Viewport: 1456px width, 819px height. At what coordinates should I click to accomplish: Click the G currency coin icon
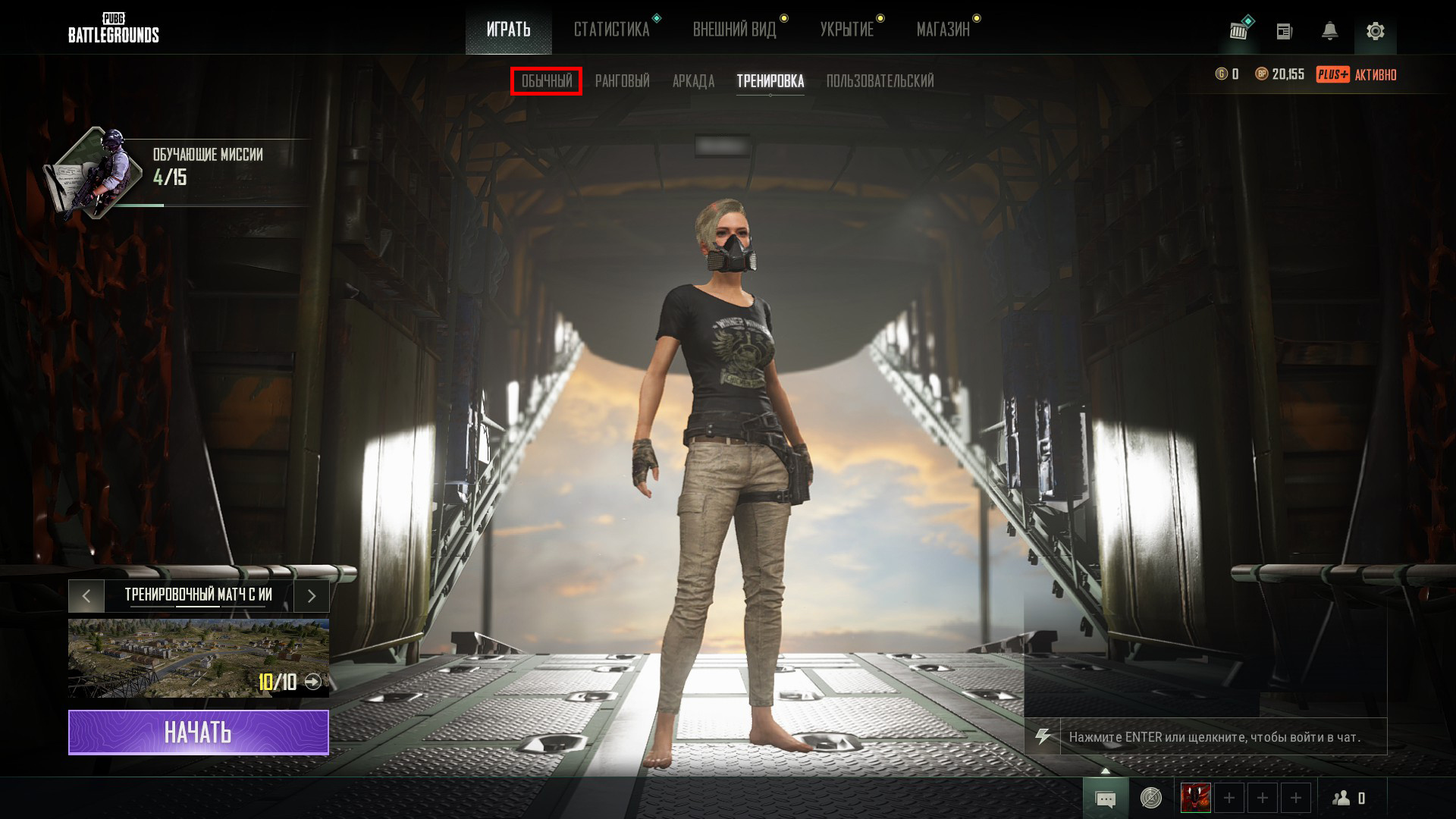click(1222, 74)
